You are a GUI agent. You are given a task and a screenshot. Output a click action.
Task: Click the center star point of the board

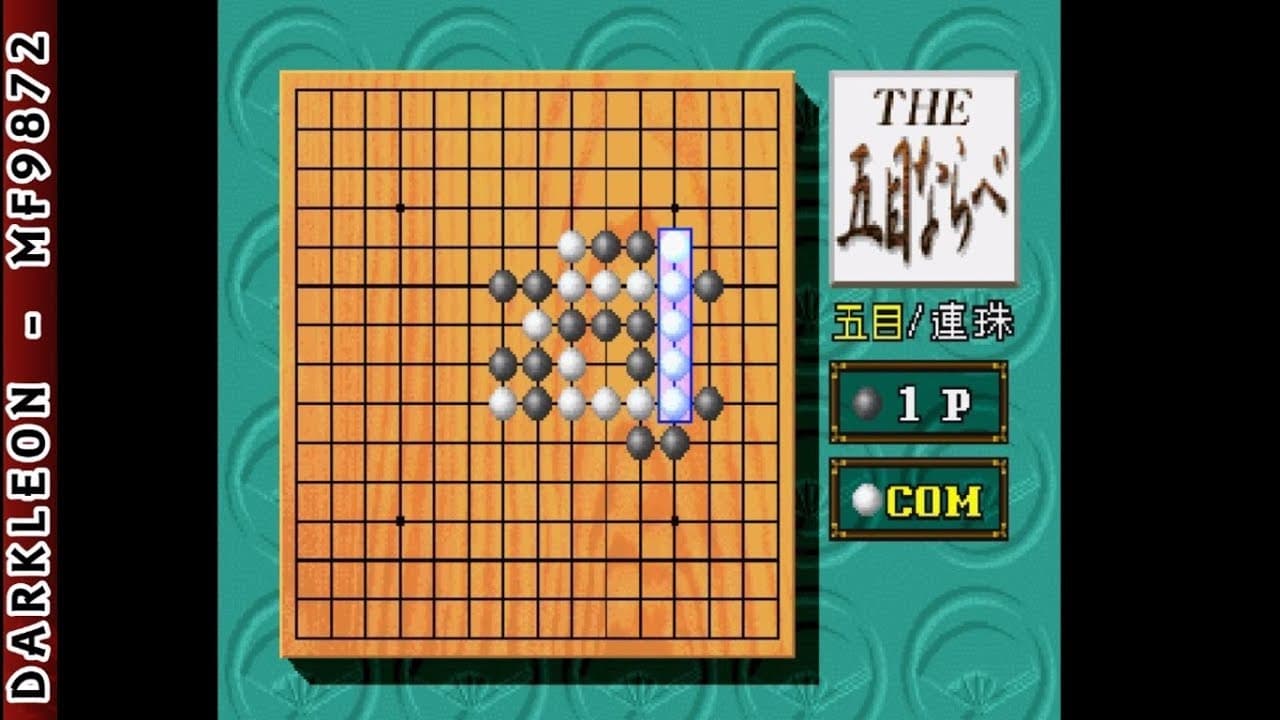pos(538,362)
